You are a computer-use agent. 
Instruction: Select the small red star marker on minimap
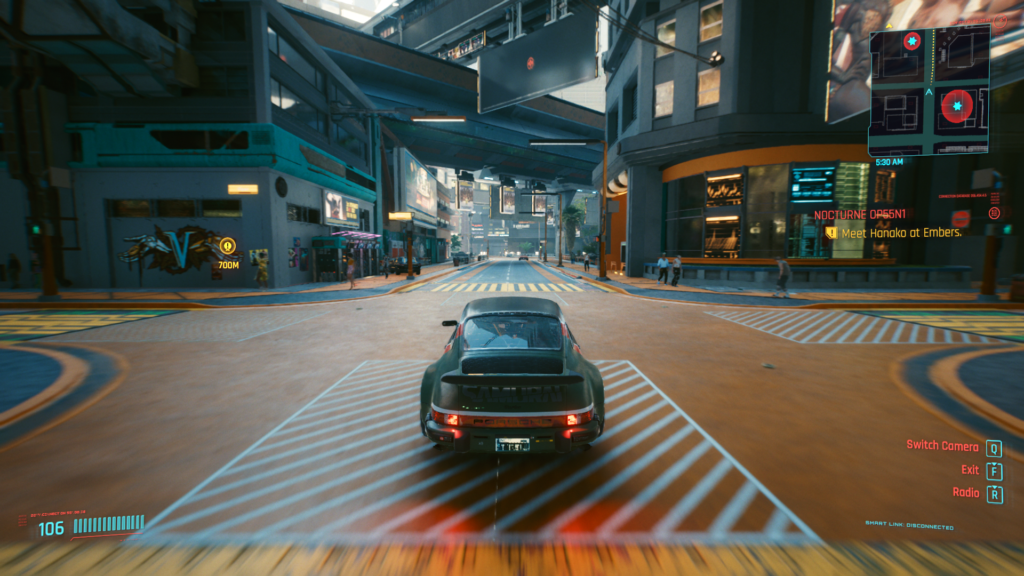912,41
